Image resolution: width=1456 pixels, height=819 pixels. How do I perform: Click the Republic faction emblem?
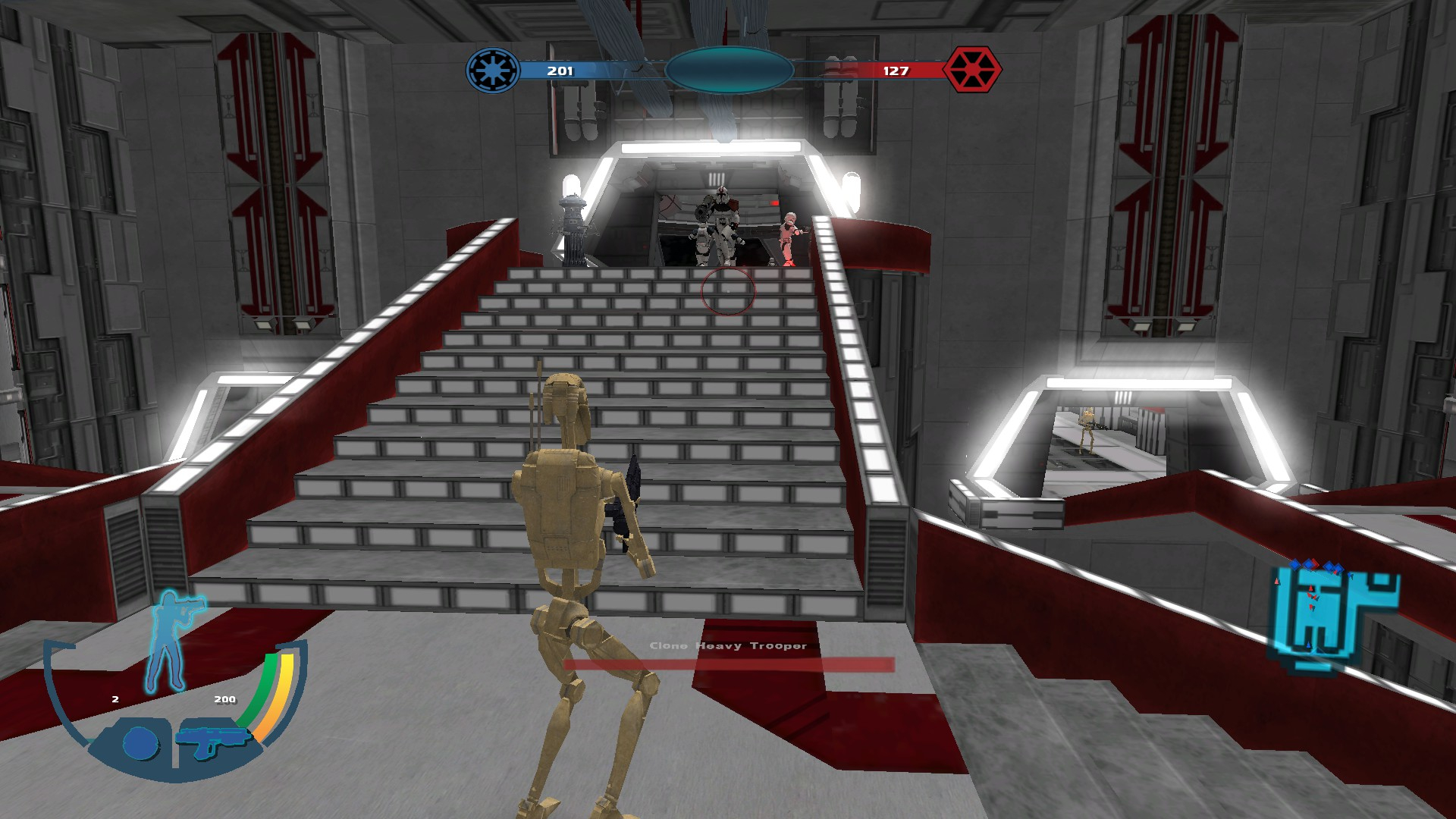[x=493, y=71]
